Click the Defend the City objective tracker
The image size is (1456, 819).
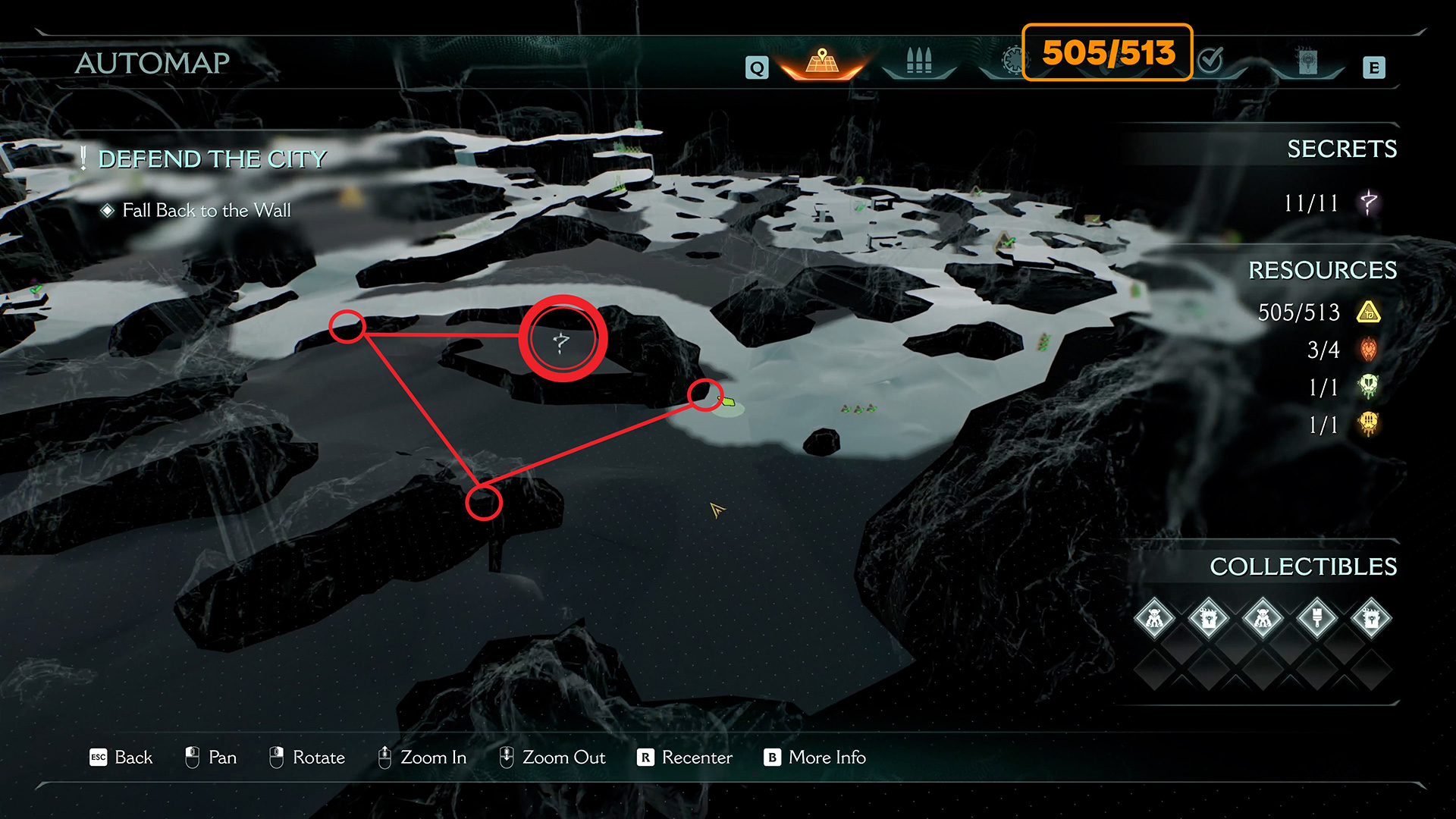pyautogui.click(x=212, y=159)
